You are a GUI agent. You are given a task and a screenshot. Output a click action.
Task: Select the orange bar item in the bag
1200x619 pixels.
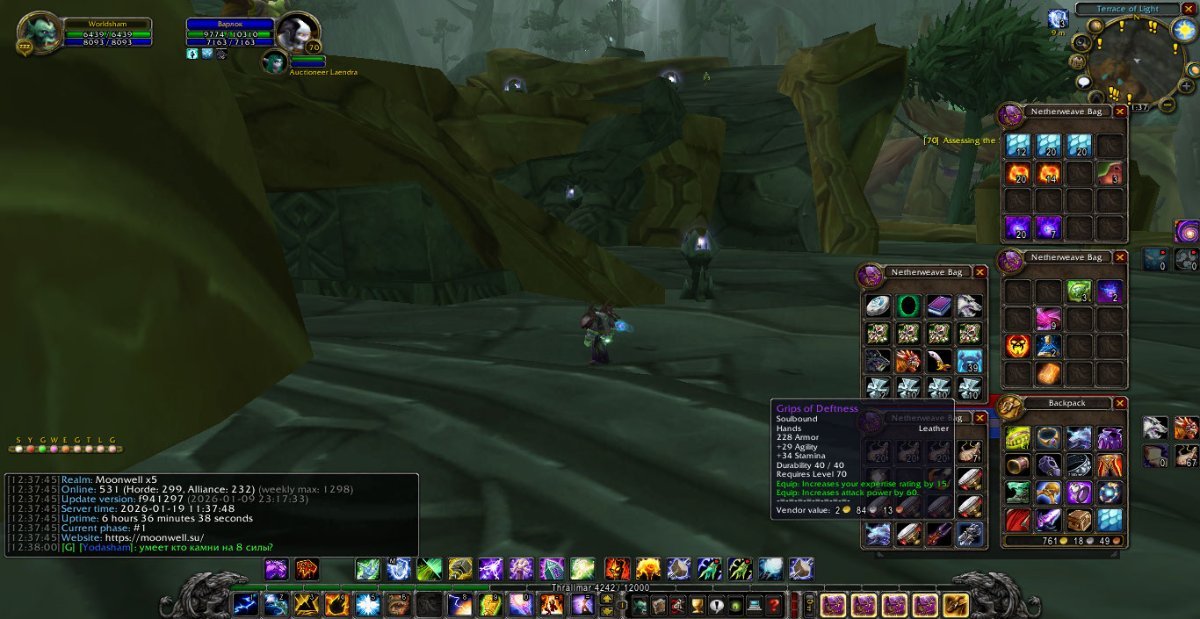click(1047, 373)
